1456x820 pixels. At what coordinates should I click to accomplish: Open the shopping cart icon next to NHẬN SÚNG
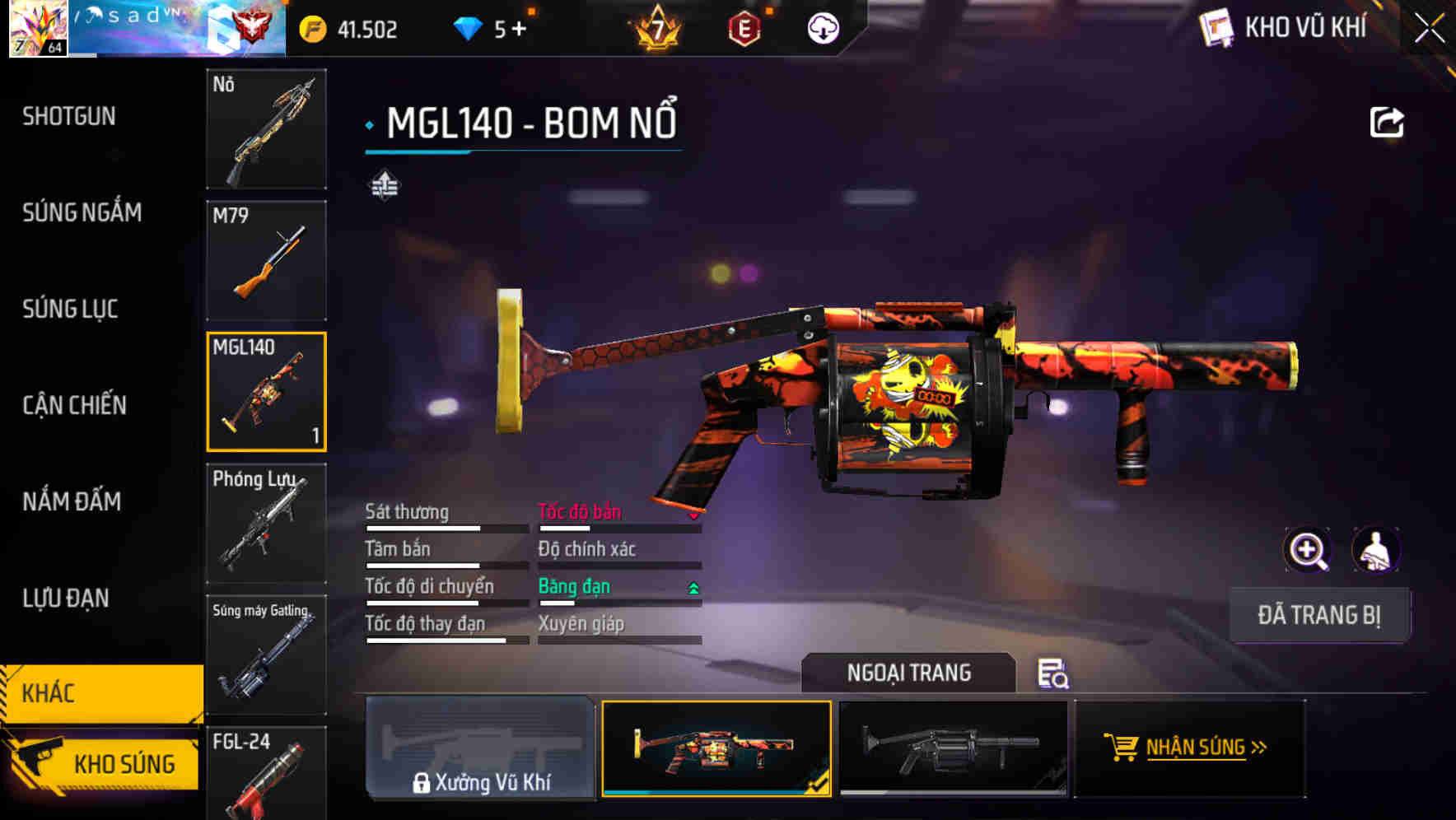tap(1122, 749)
